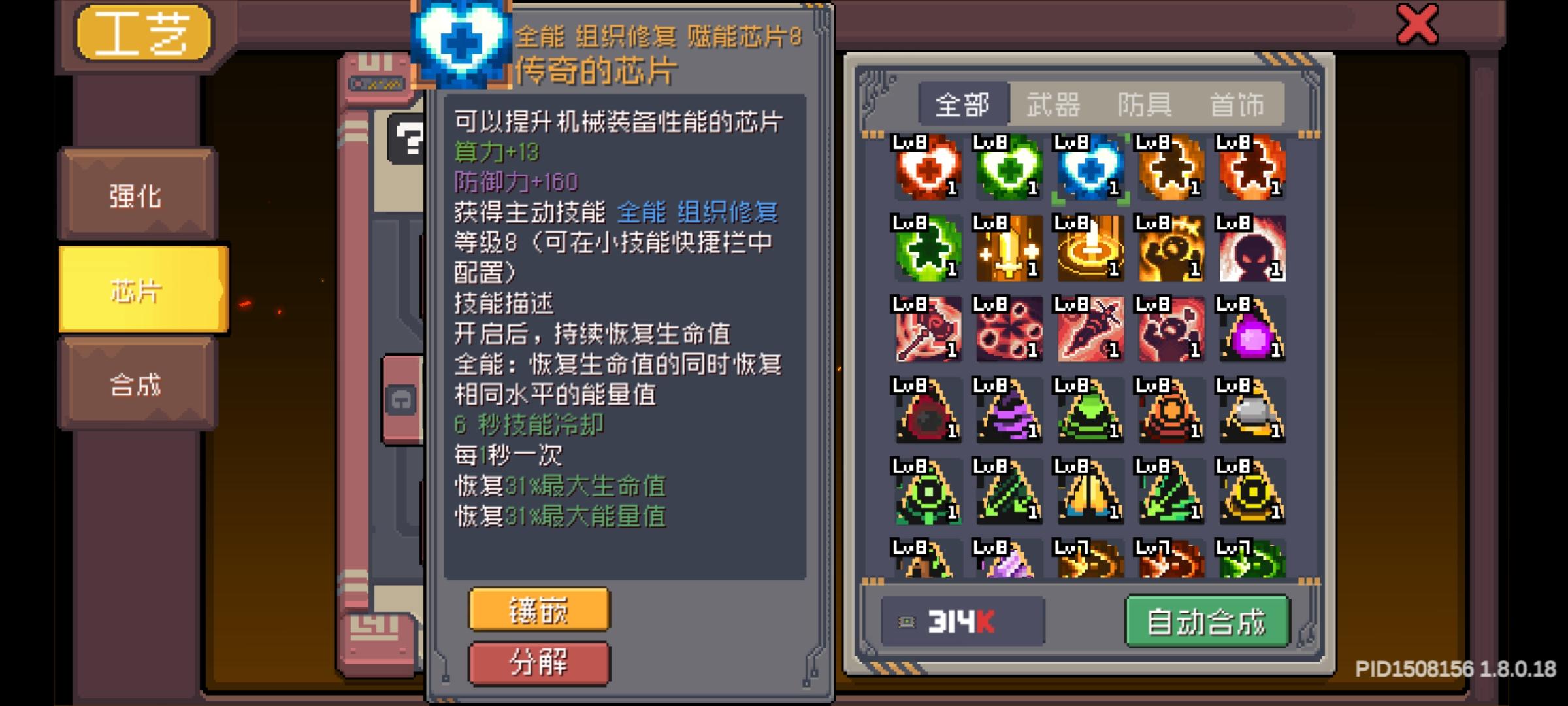Image resolution: width=1568 pixels, height=706 pixels.
Task: Select the red heart Lv8 chip
Action: [928, 169]
